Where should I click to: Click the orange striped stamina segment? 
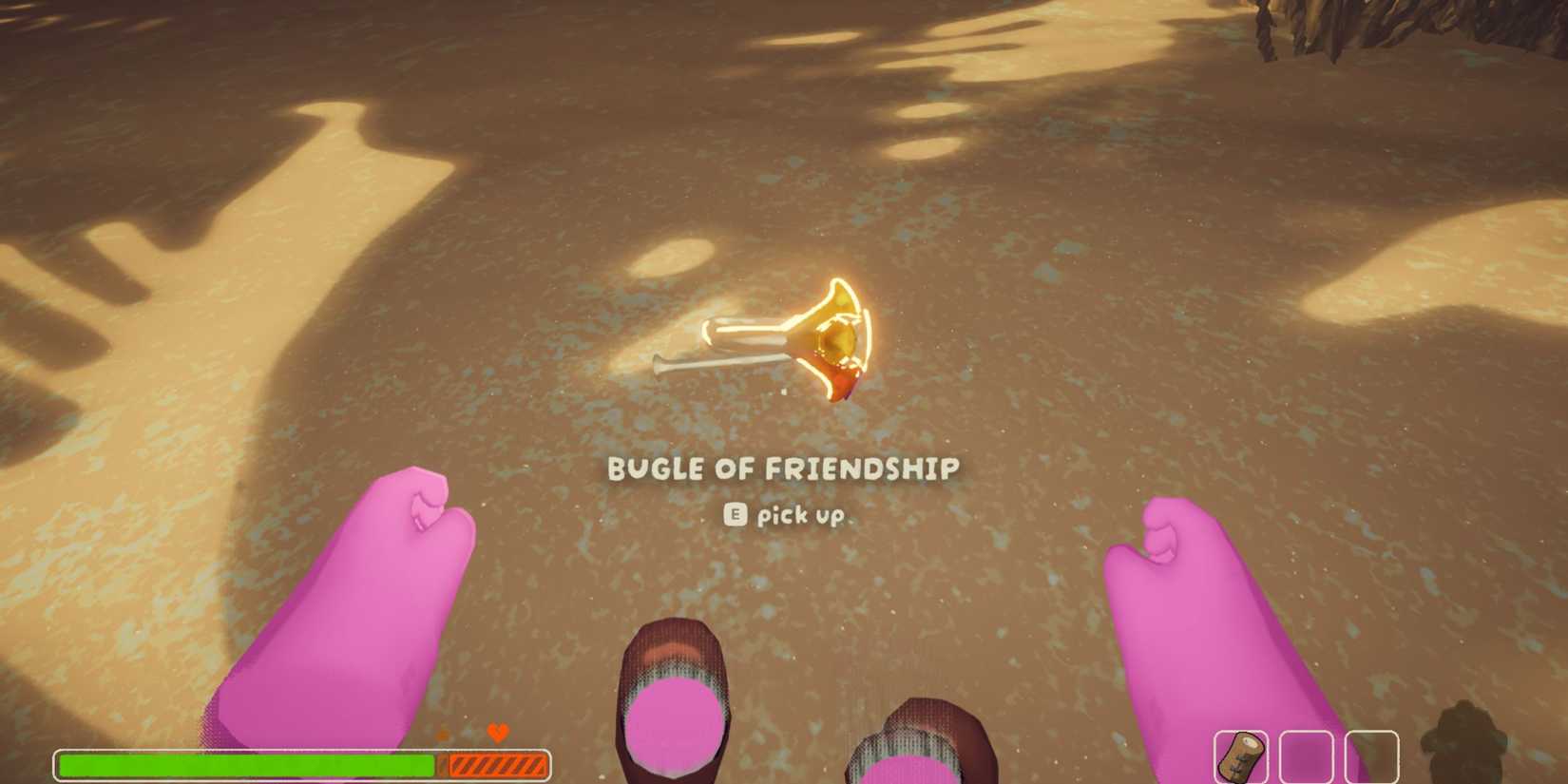499,762
